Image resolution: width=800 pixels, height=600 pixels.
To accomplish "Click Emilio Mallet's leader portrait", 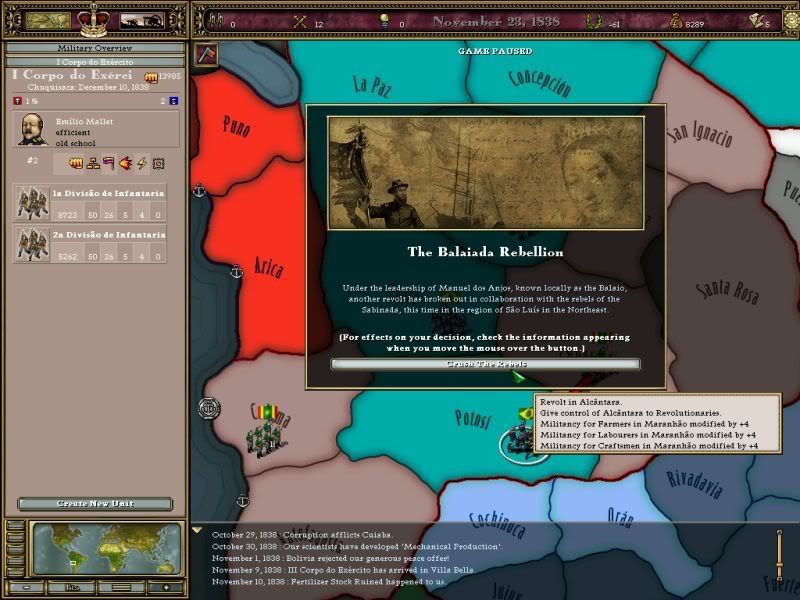I will click(x=32, y=130).
